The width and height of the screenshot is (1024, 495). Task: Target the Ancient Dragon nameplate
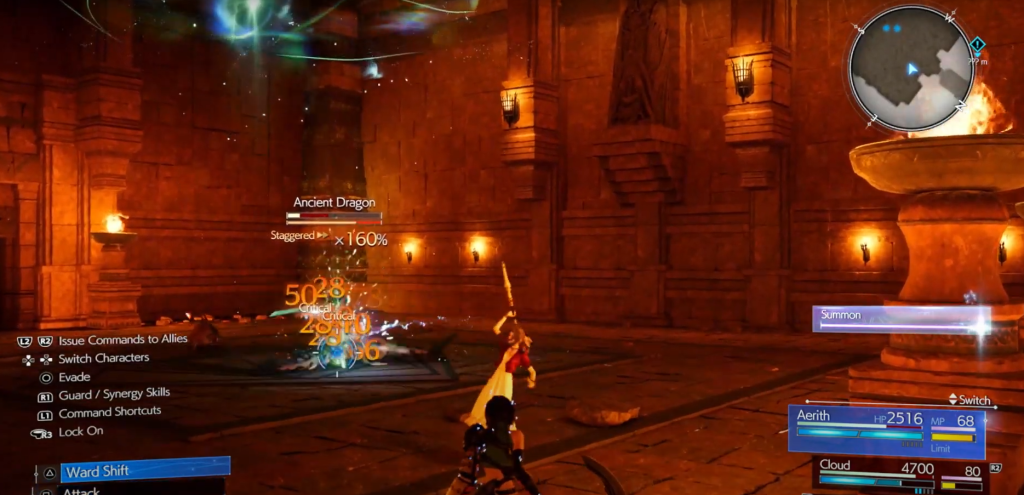click(x=334, y=203)
